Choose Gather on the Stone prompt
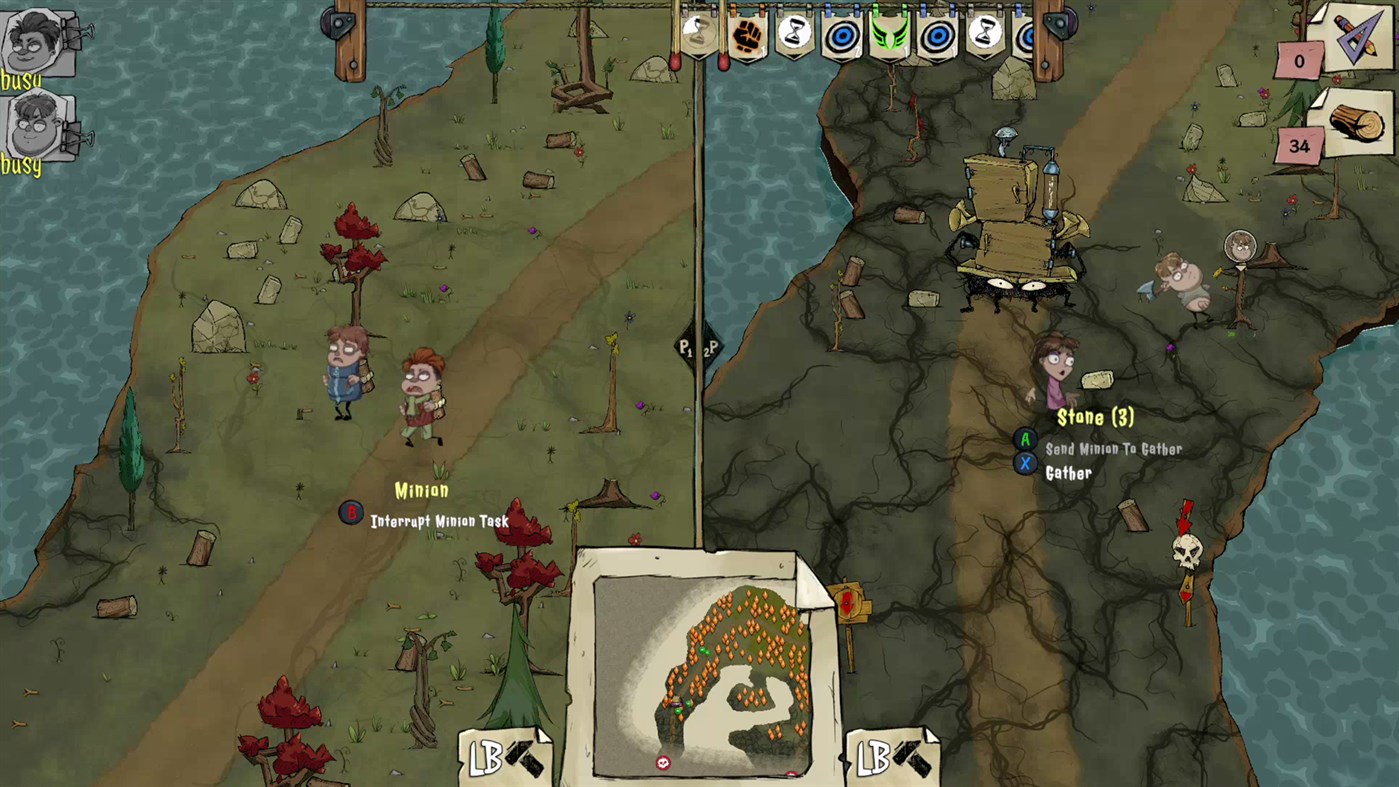This screenshot has height=787, width=1399. 1068,472
